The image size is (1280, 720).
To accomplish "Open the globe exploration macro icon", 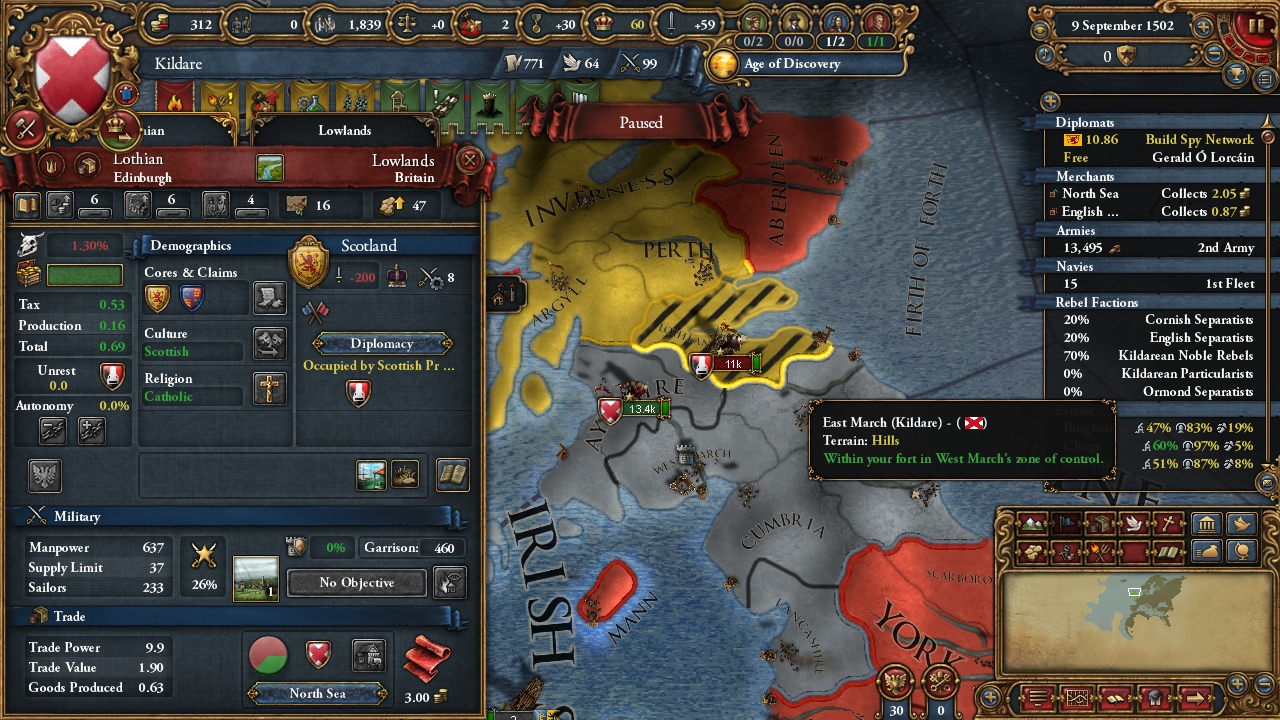I will click(x=1240, y=550).
